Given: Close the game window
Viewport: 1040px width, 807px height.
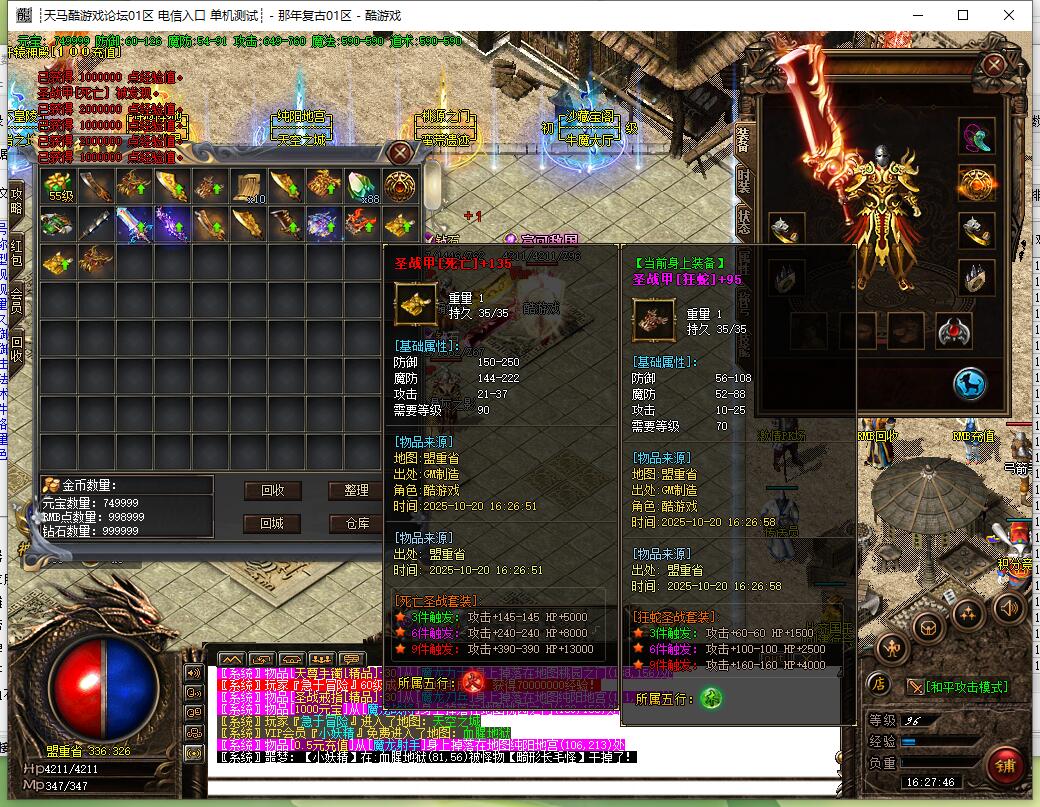Looking at the screenshot, I should 1011,15.
